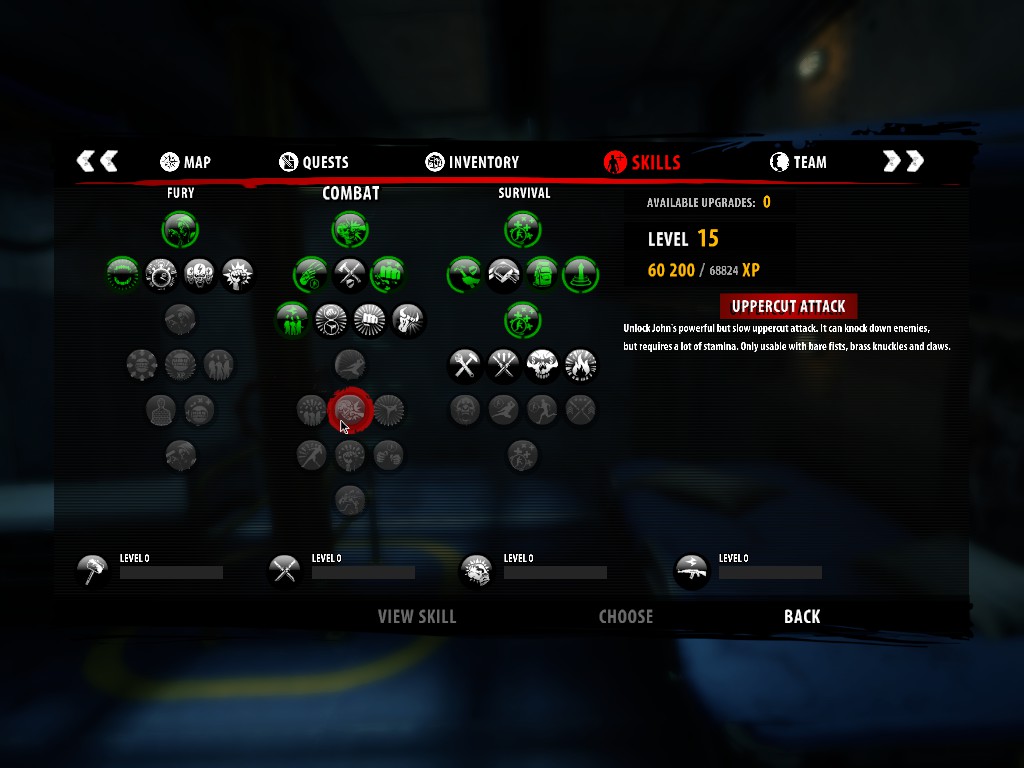This screenshot has height=768, width=1024.
Task: Click the left double-arrow tab navigator
Action: tap(97, 161)
